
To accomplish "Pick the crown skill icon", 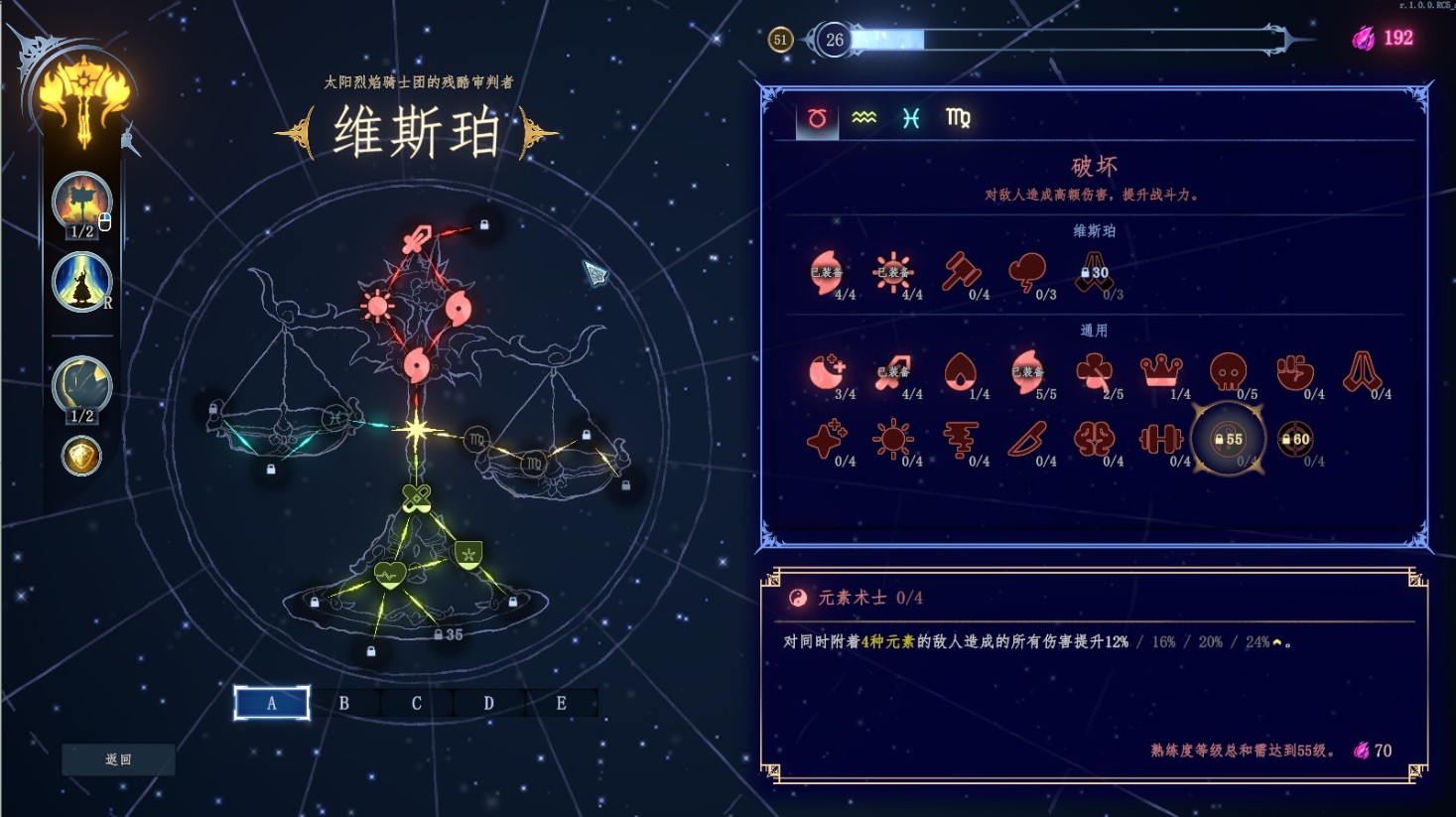I will pyautogui.click(x=1161, y=372).
